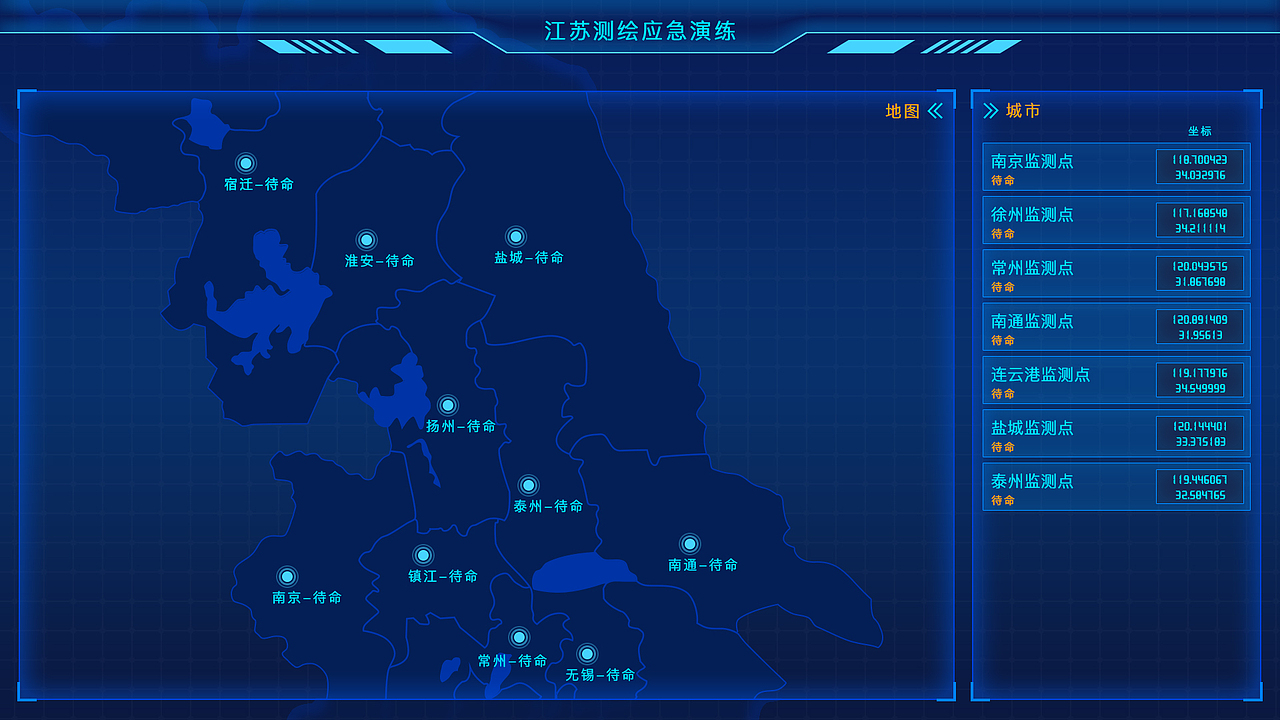Toggle 待命 status under 常州监测点

pos(1002,287)
